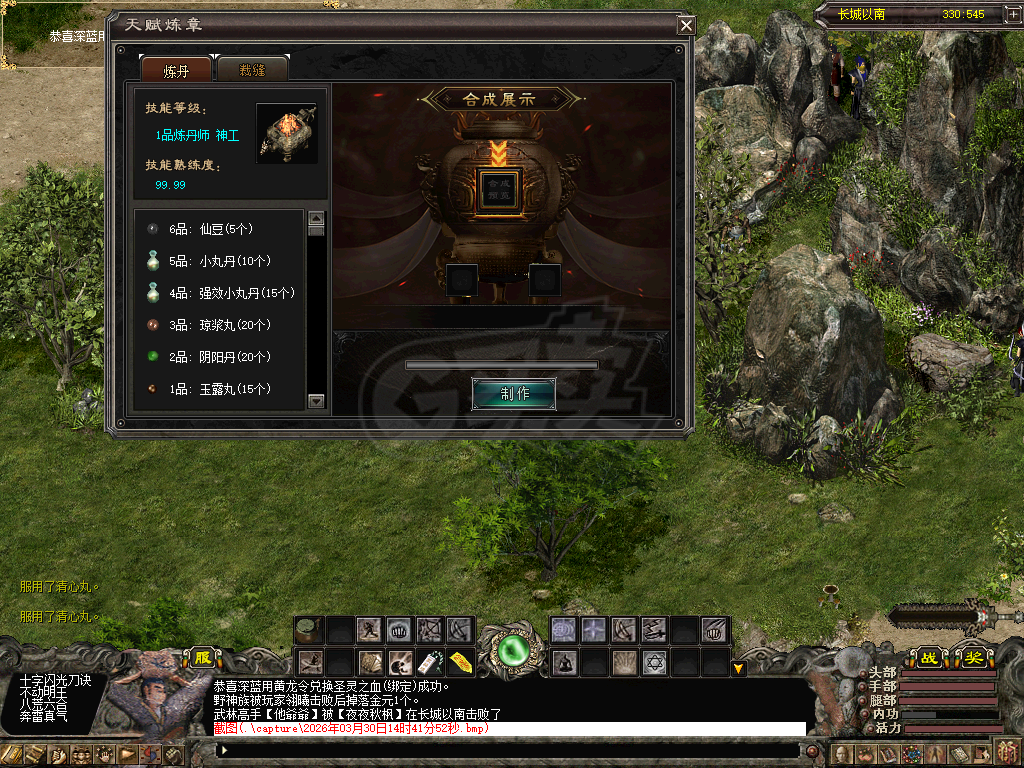Click the 制作 craft button

click(514, 393)
